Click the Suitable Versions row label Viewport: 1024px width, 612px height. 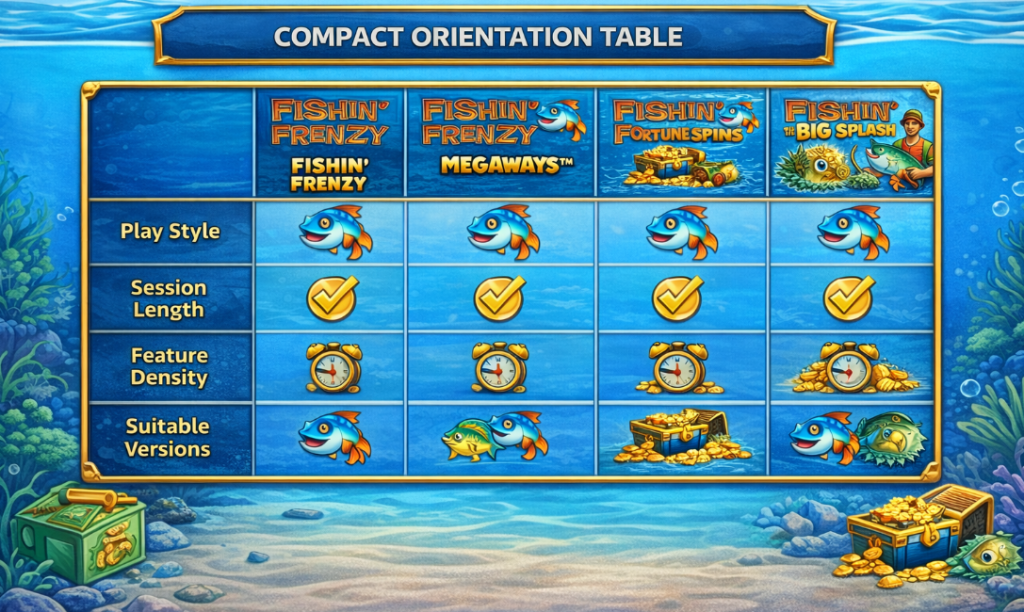click(x=168, y=438)
